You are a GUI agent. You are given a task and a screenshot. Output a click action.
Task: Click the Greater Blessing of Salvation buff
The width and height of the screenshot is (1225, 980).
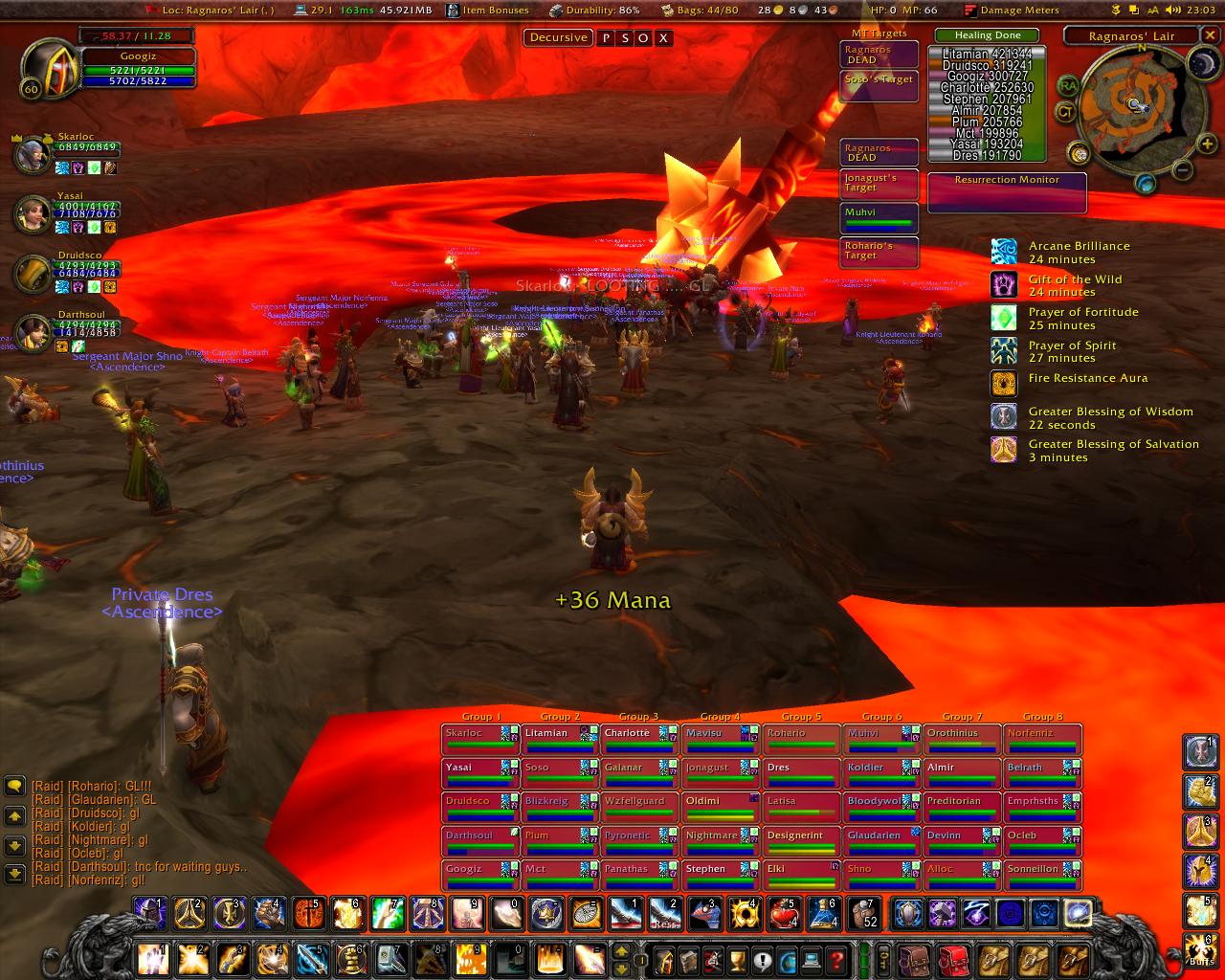tap(1003, 451)
